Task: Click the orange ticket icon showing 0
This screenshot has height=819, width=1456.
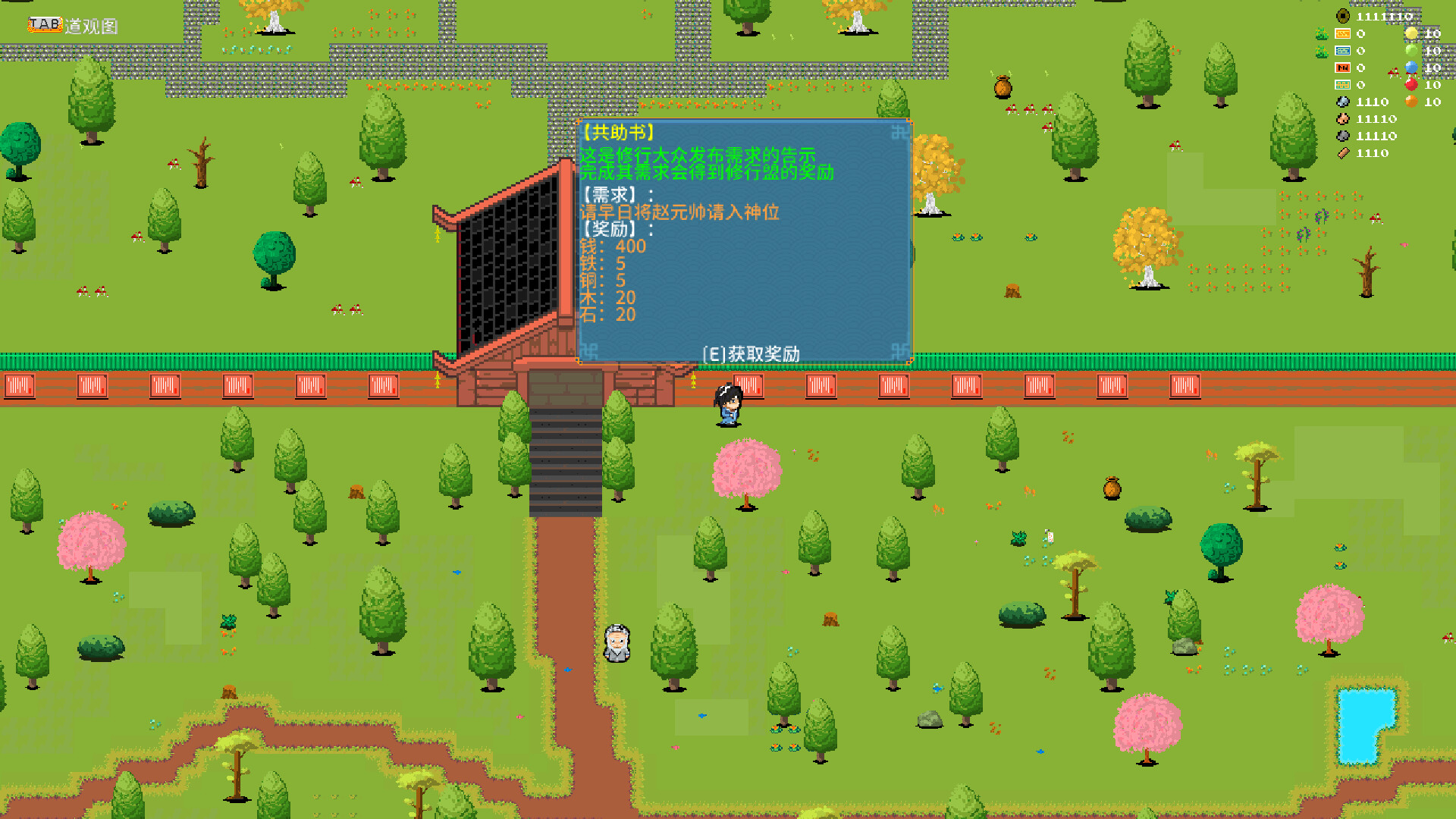Action: 1342,67
